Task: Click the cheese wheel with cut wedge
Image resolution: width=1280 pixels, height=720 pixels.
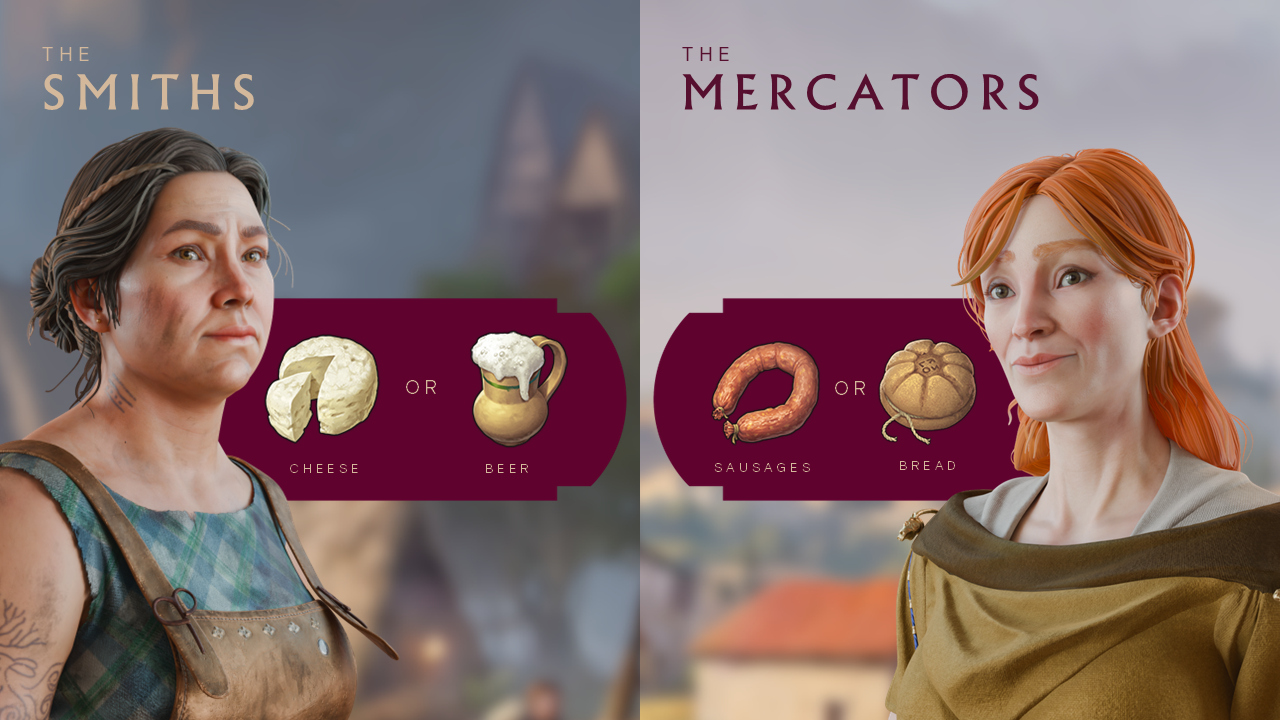Action: point(324,386)
